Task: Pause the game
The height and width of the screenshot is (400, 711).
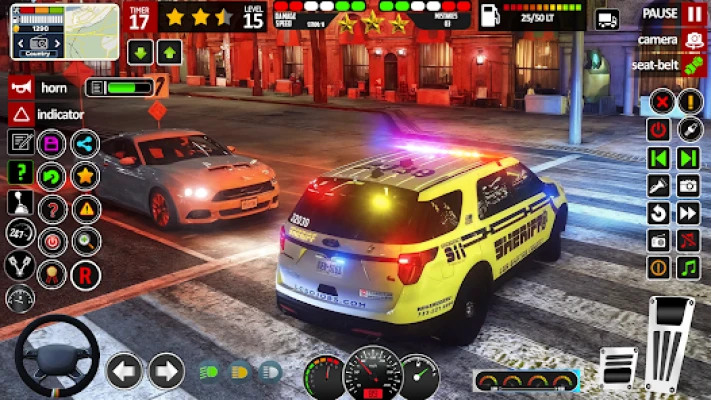Action: click(x=693, y=14)
